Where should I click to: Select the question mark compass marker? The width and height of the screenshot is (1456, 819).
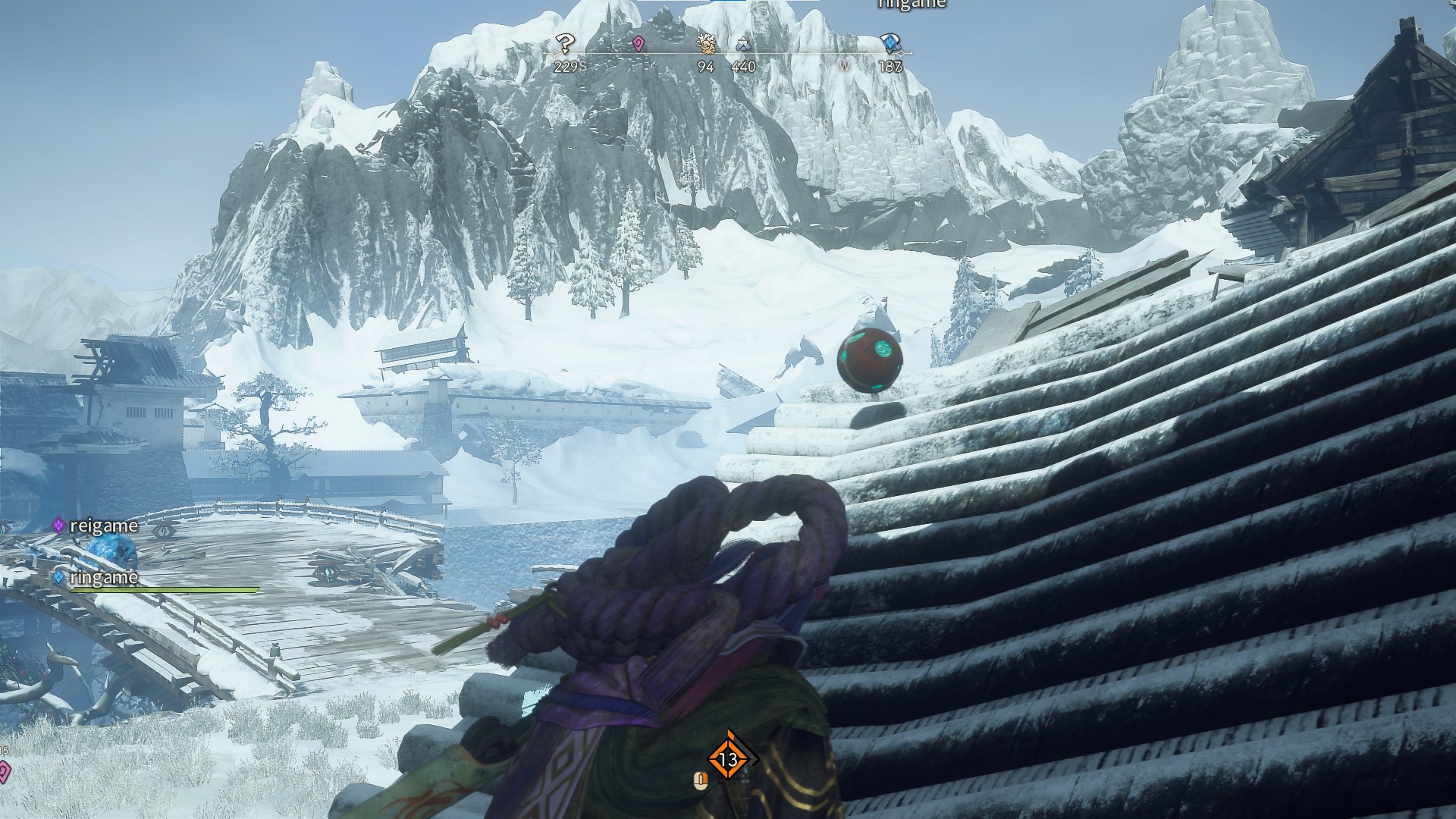(564, 43)
